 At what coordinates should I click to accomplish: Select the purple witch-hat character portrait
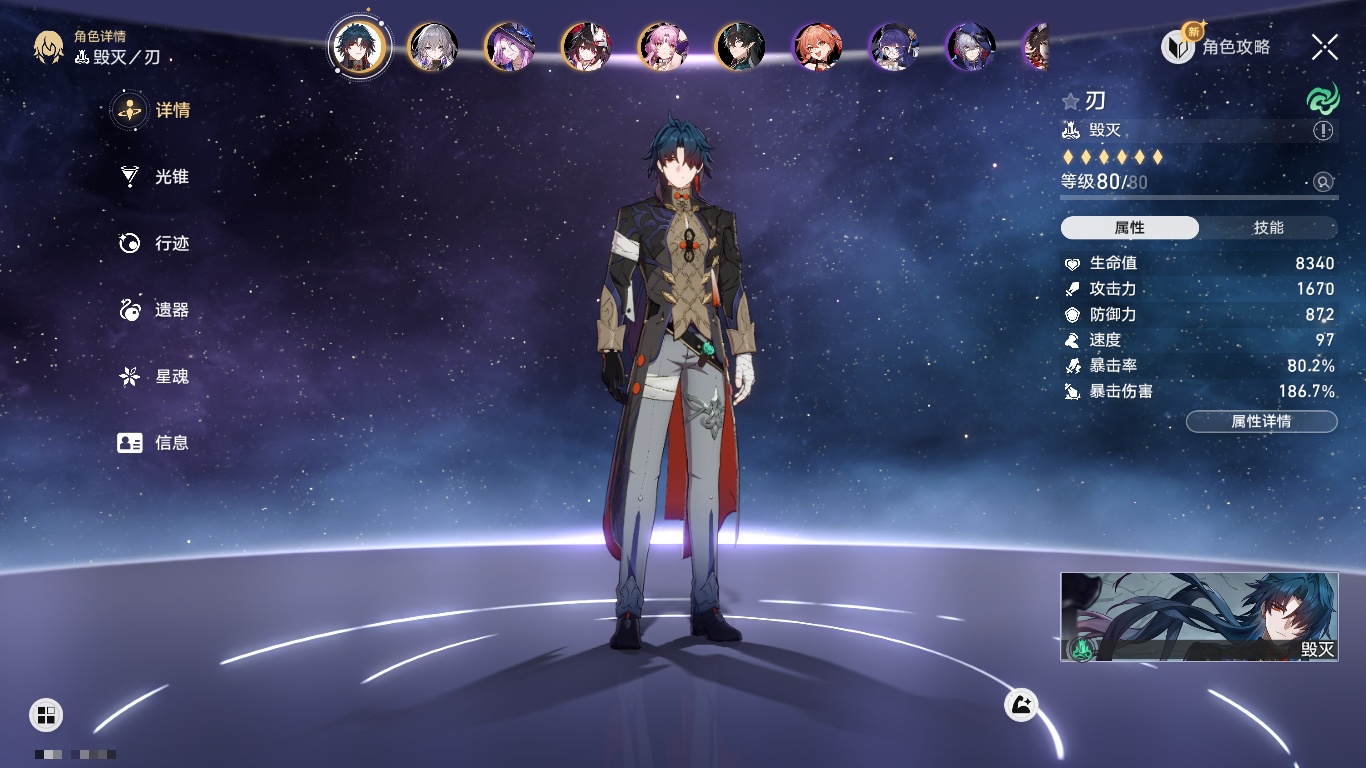[x=510, y=46]
